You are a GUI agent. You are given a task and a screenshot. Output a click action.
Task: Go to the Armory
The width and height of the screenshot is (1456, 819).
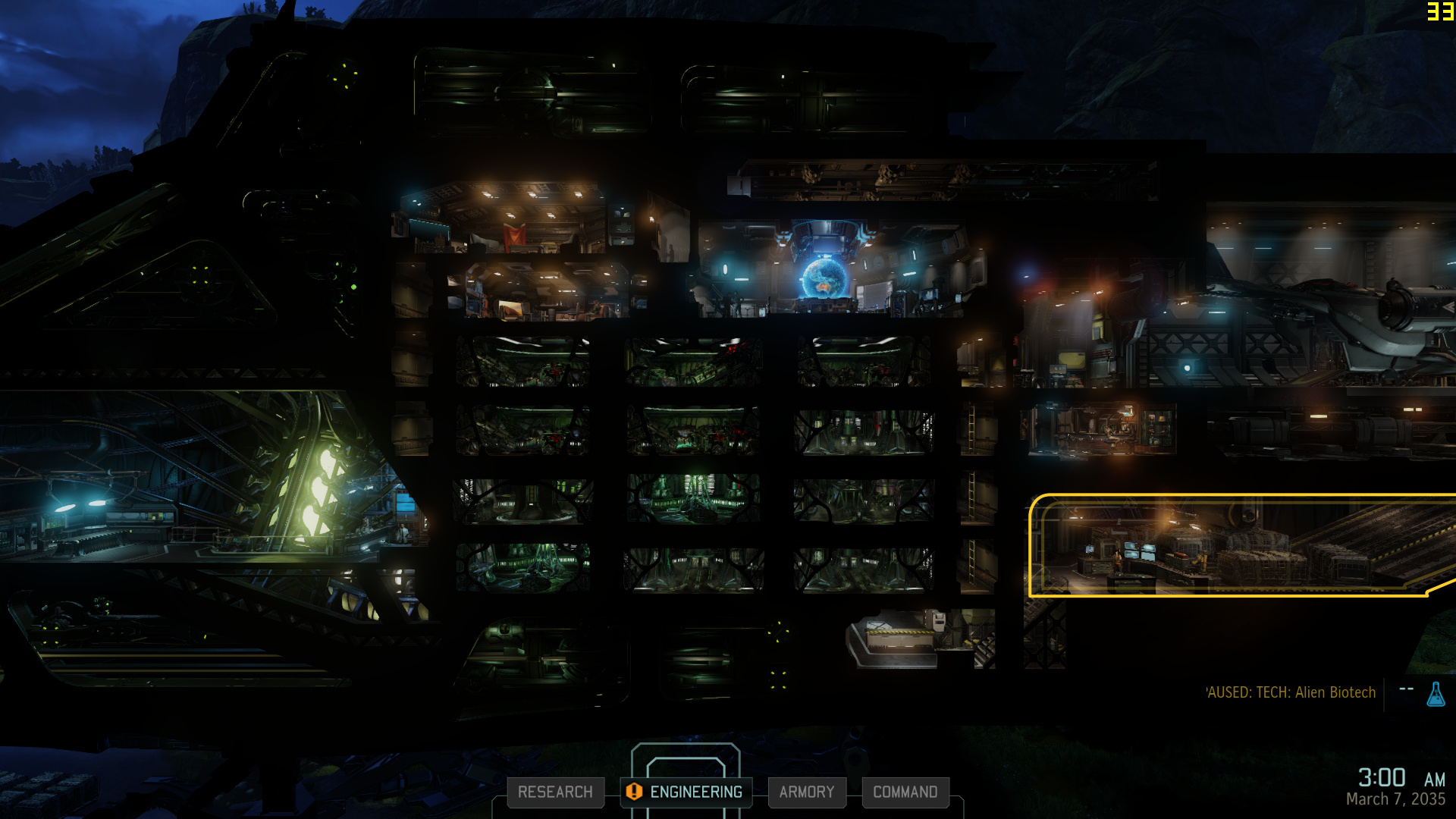pos(806,792)
